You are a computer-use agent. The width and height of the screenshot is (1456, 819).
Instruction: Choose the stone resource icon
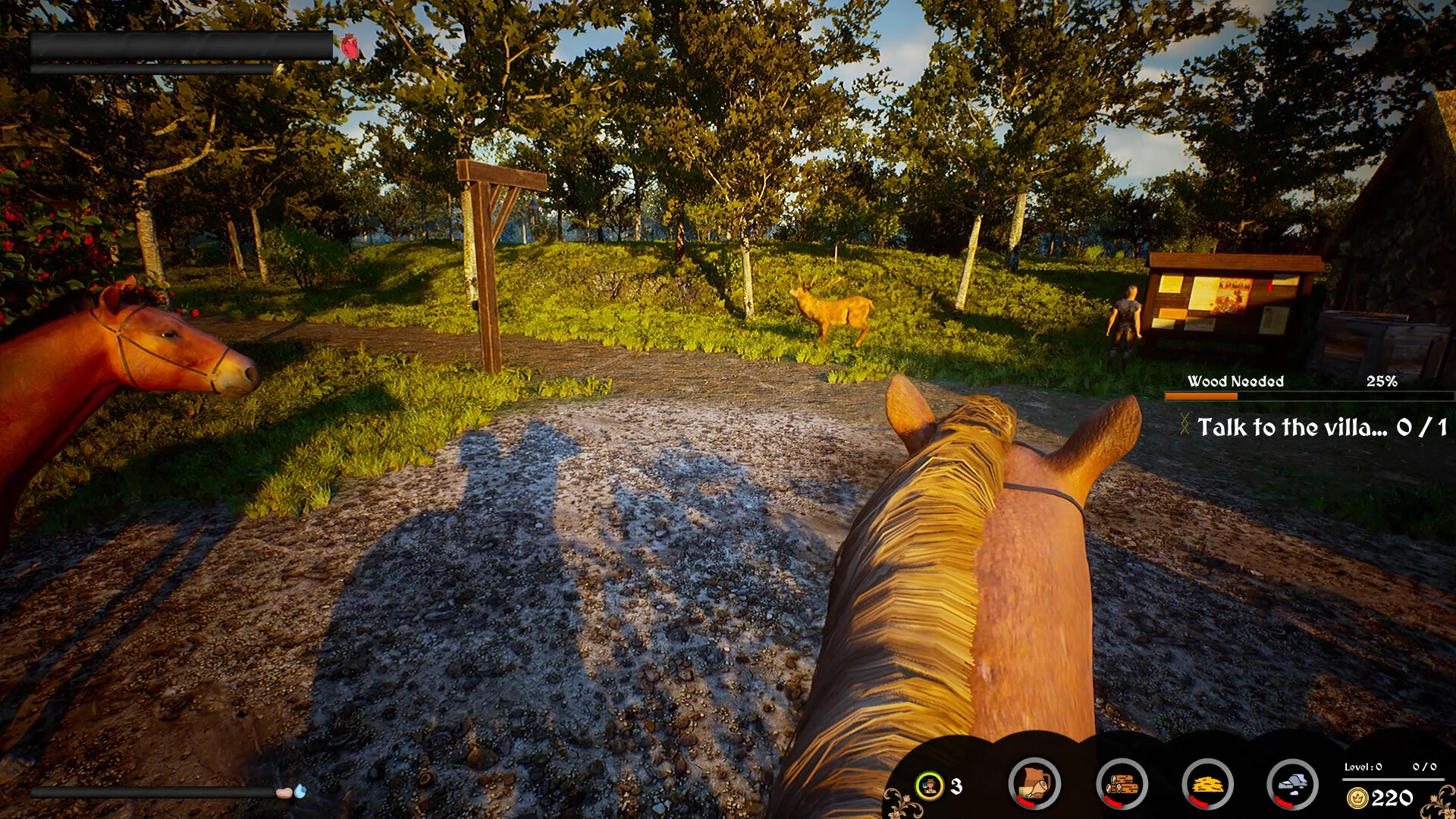(1292, 784)
